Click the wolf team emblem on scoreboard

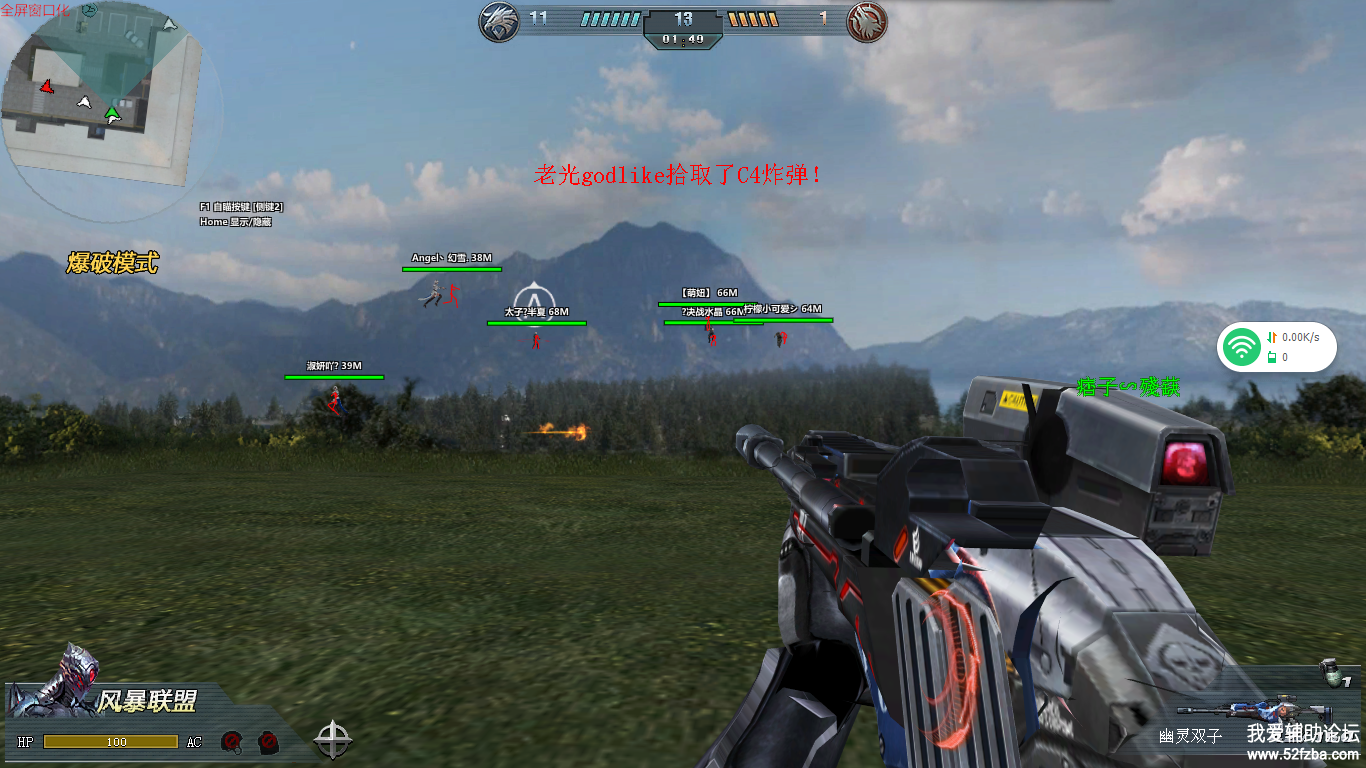tap(499, 21)
